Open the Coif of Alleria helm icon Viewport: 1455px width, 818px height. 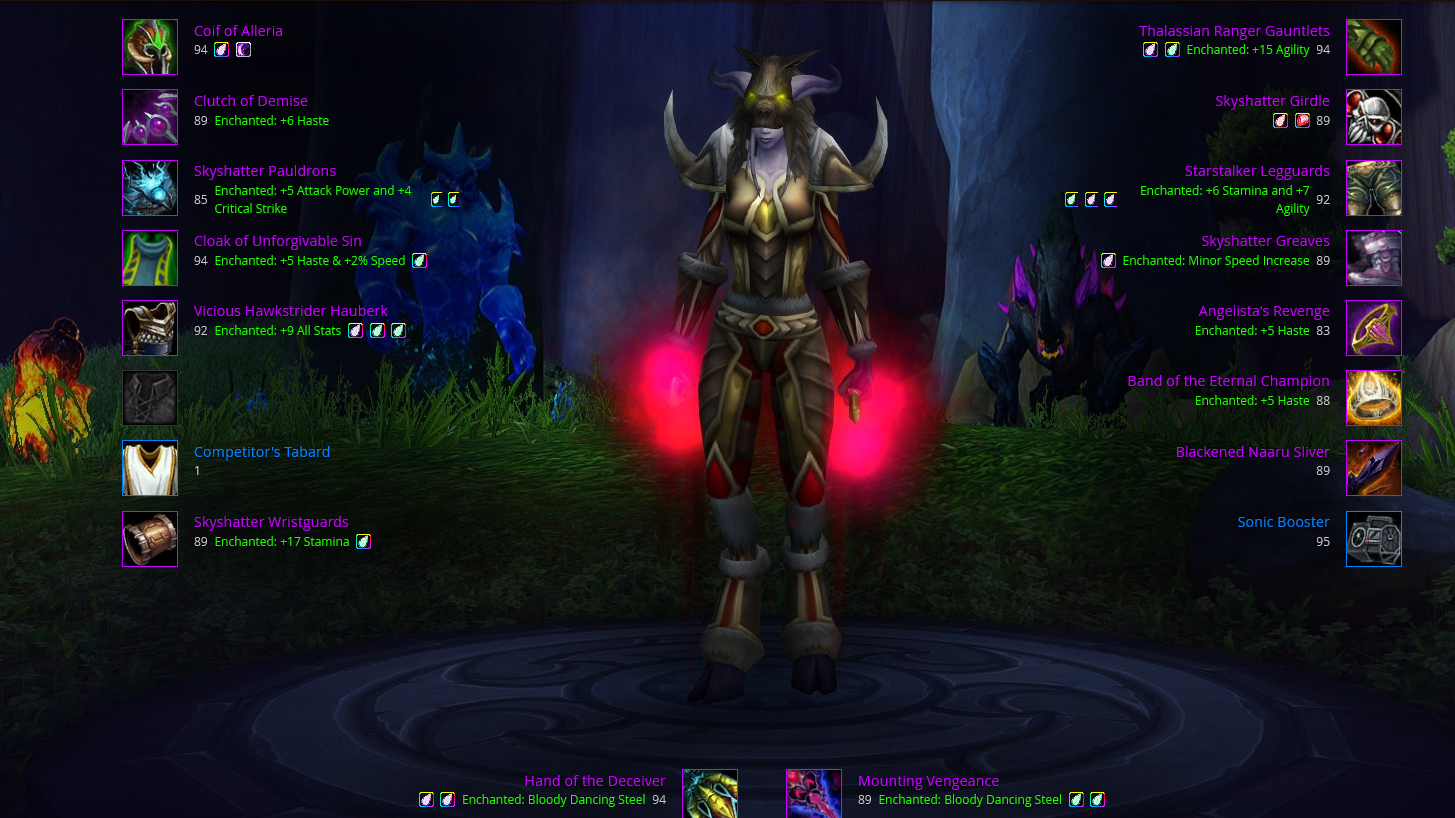pyautogui.click(x=150, y=47)
